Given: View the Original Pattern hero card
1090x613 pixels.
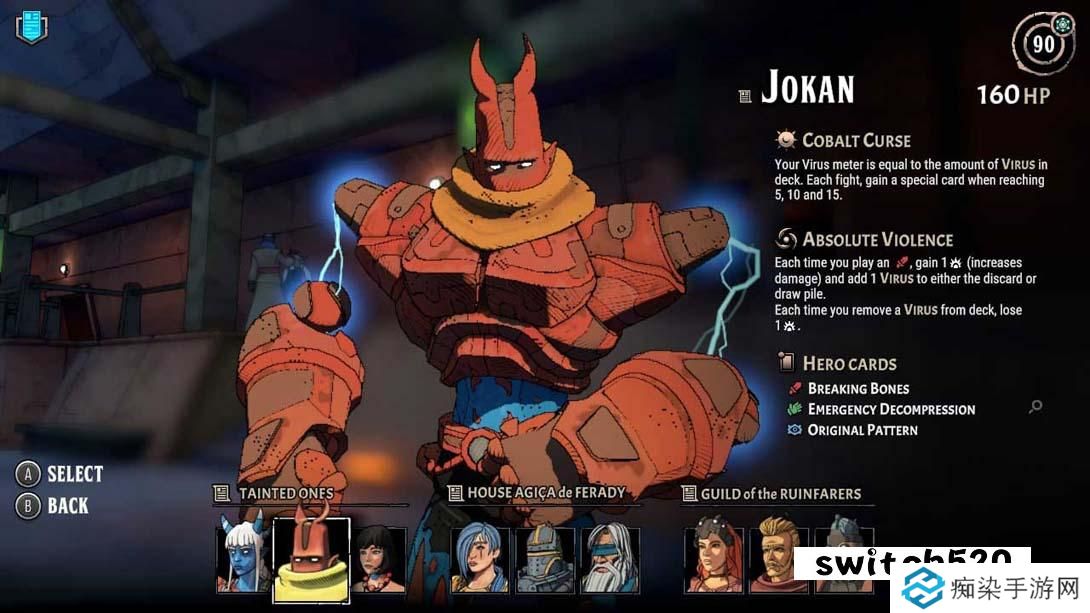Looking at the screenshot, I should click(x=862, y=430).
